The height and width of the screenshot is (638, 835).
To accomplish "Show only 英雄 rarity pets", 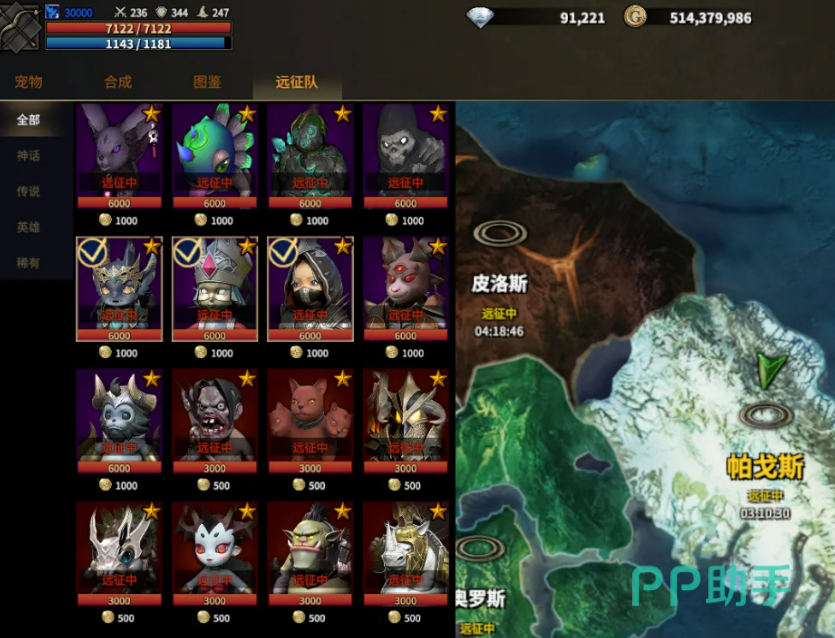I will [28, 228].
